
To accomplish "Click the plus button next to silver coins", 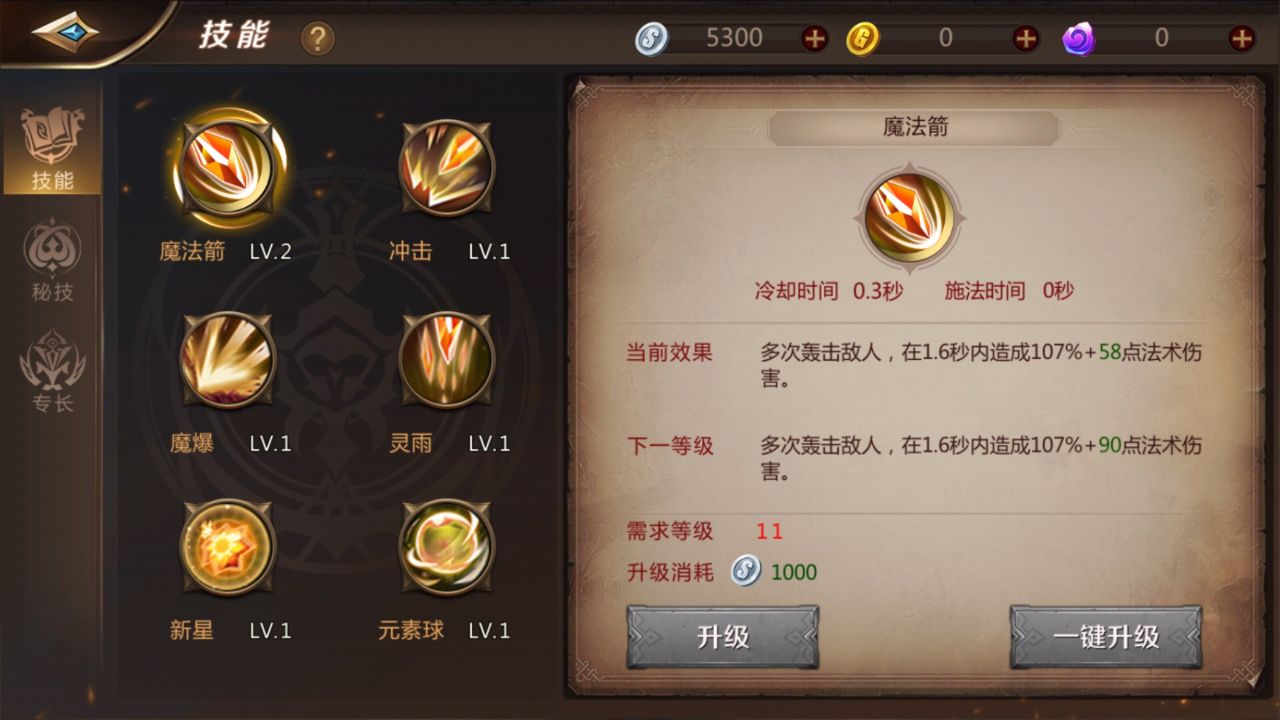I will (x=814, y=36).
